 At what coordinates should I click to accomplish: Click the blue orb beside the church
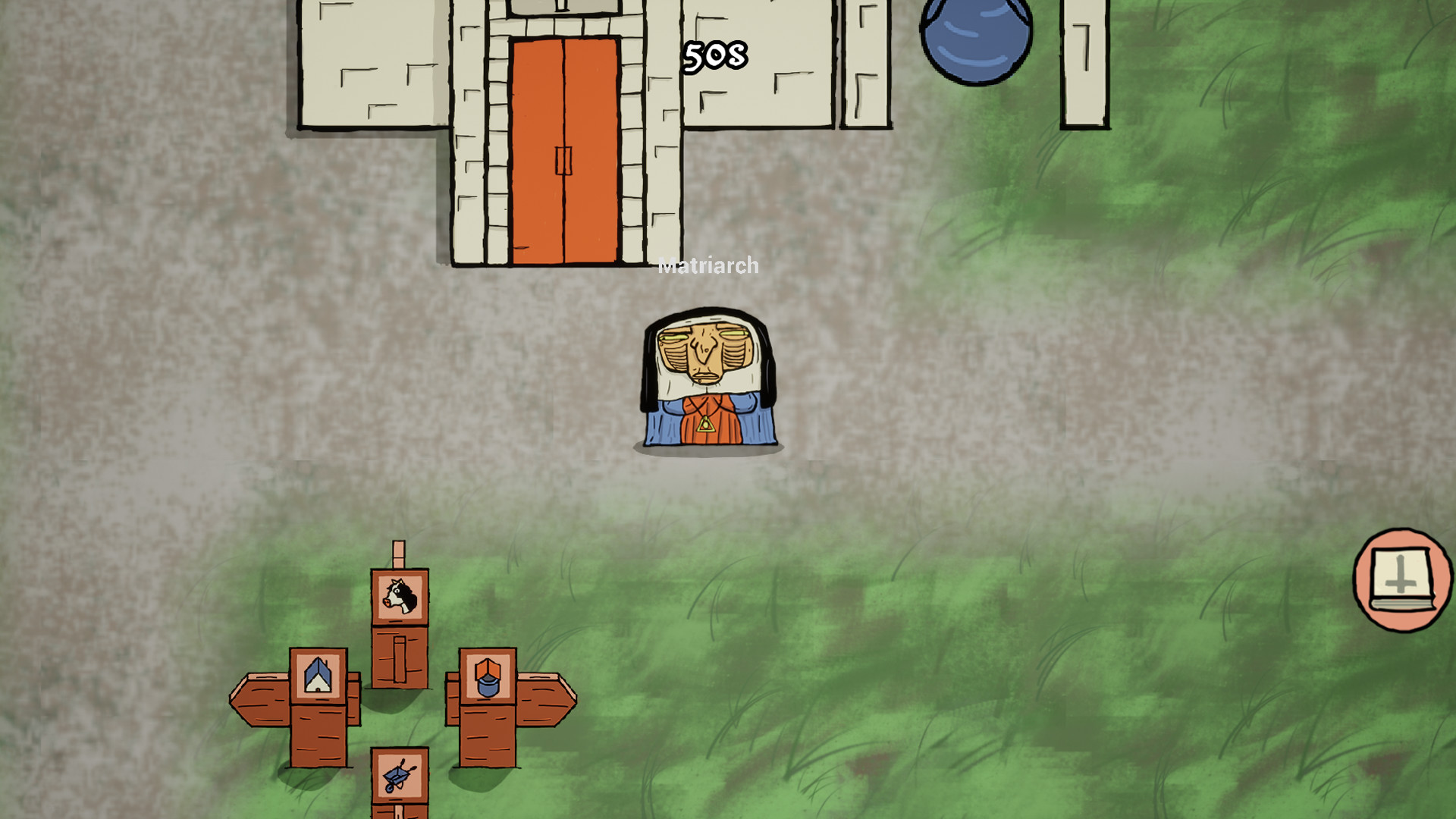point(978,38)
